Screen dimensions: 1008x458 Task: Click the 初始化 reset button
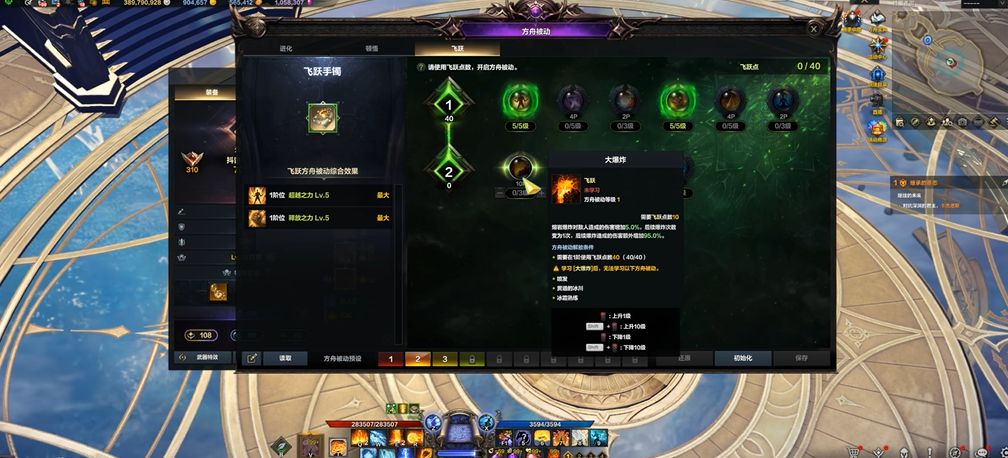pyautogui.click(x=743, y=358)
